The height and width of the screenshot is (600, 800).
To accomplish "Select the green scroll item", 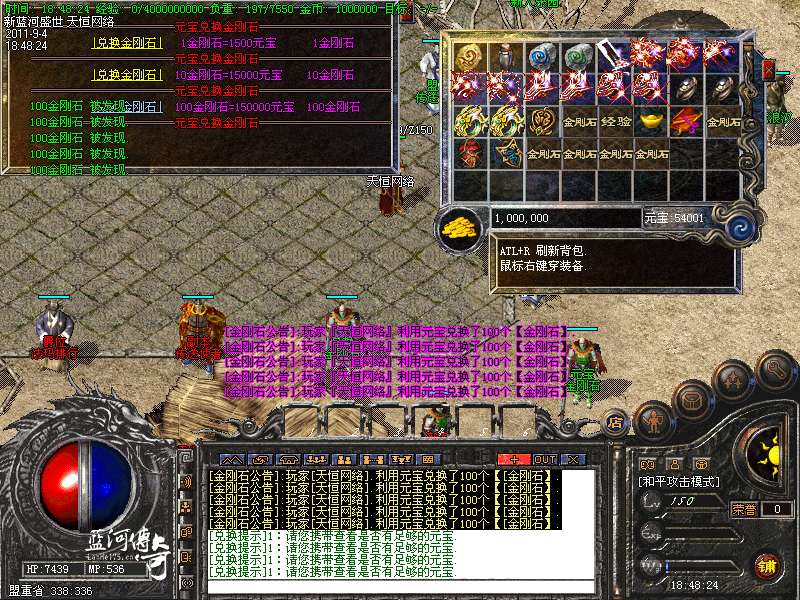I will [x=579, y=56].
